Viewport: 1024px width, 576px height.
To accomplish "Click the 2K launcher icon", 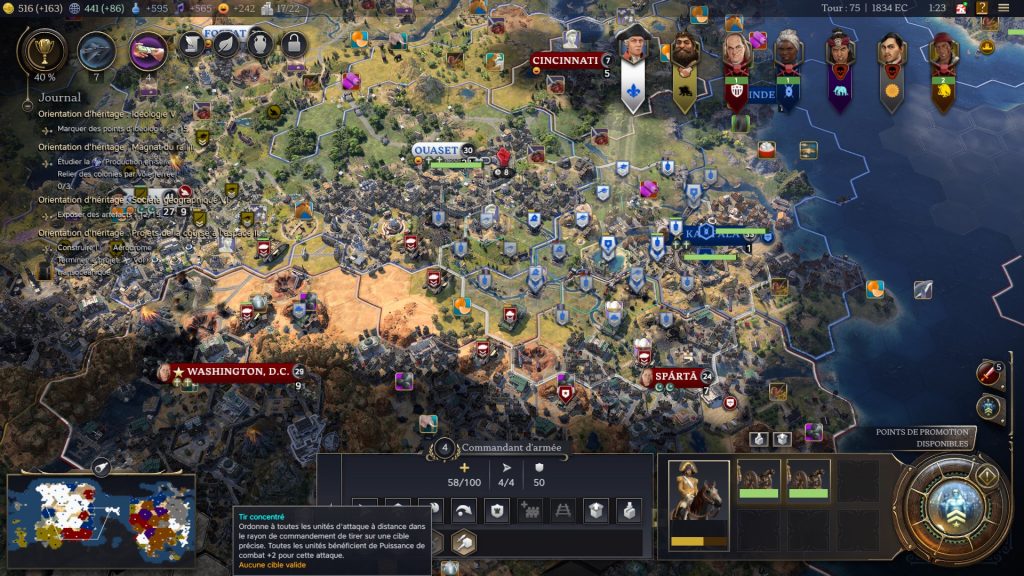I will point(961,8).
